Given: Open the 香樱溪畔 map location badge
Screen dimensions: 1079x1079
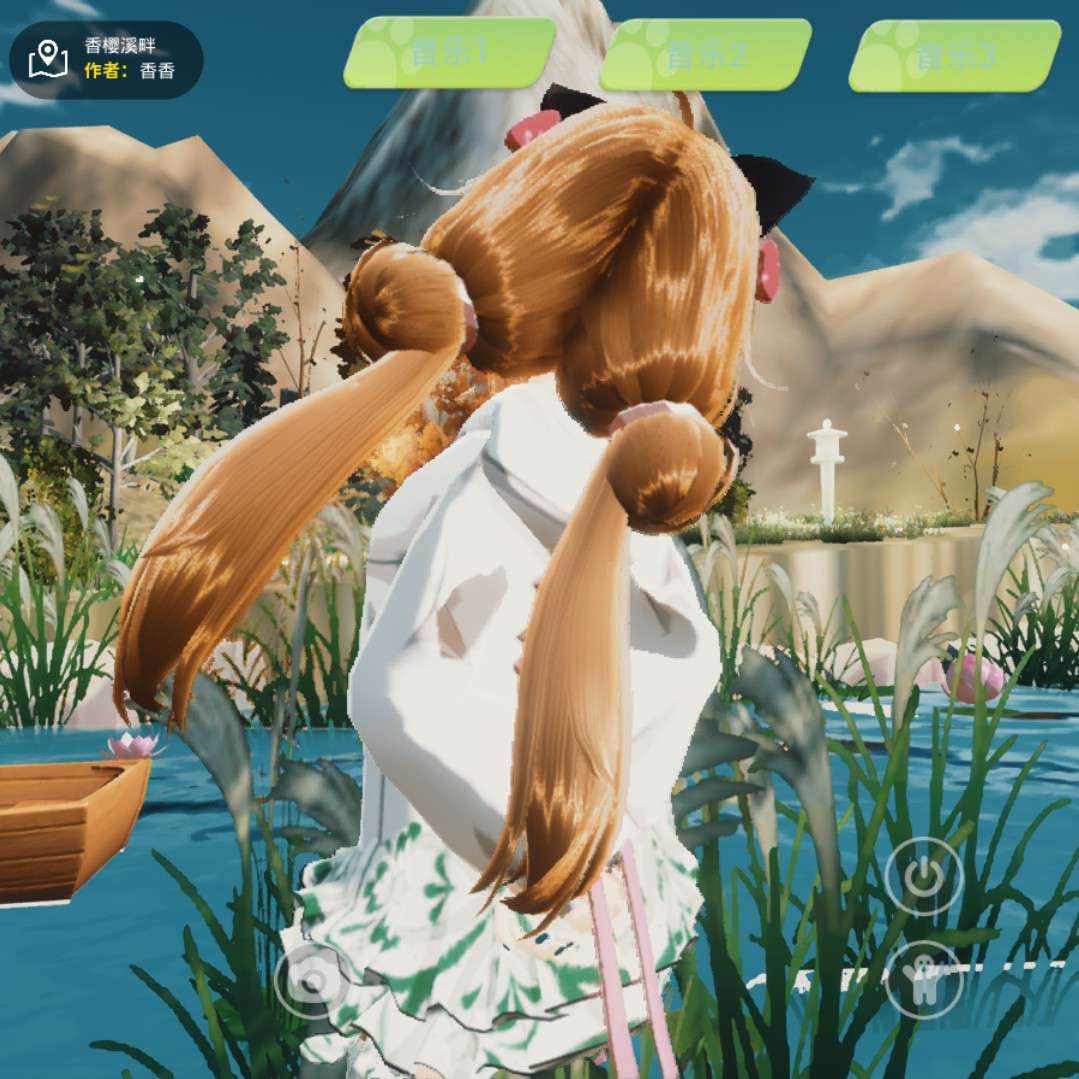Looking at the screenshot, I should pos(106,59).
